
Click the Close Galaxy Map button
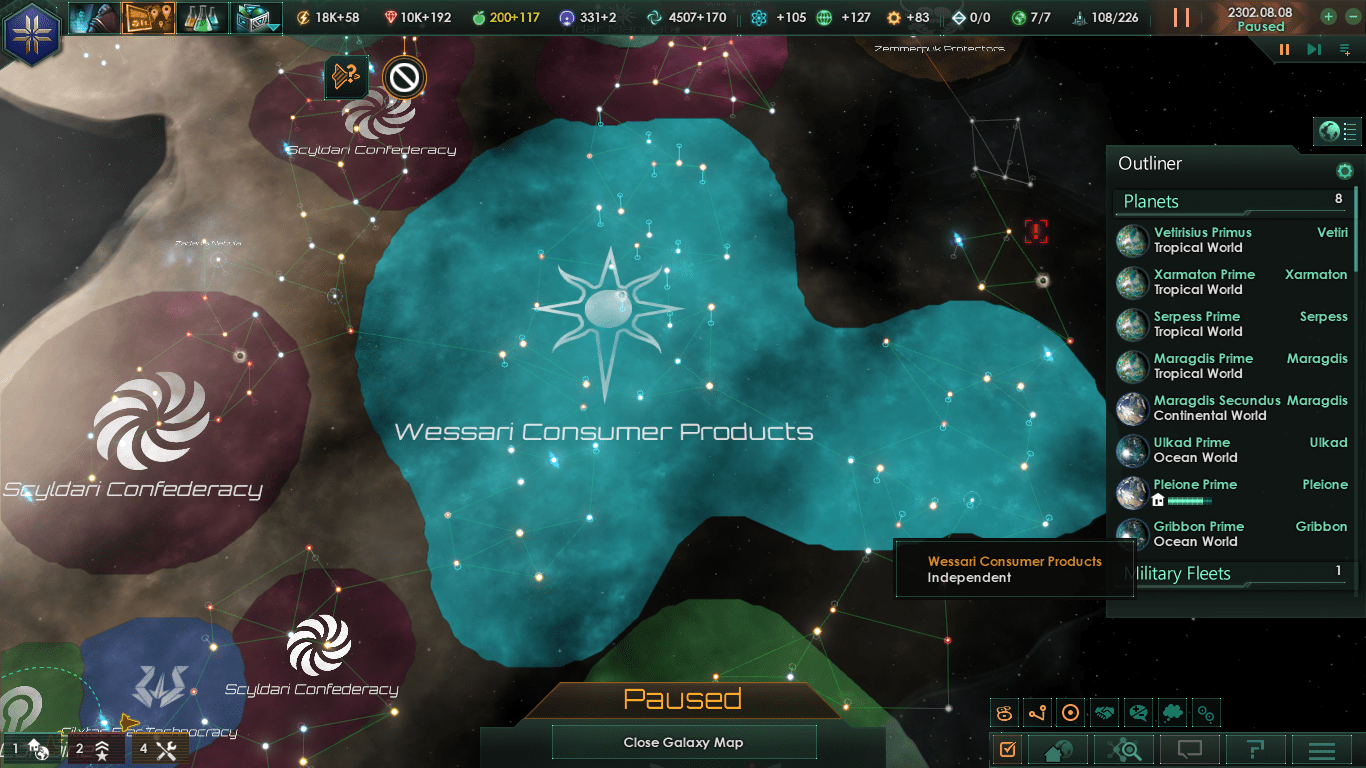(x=683, y=742)
